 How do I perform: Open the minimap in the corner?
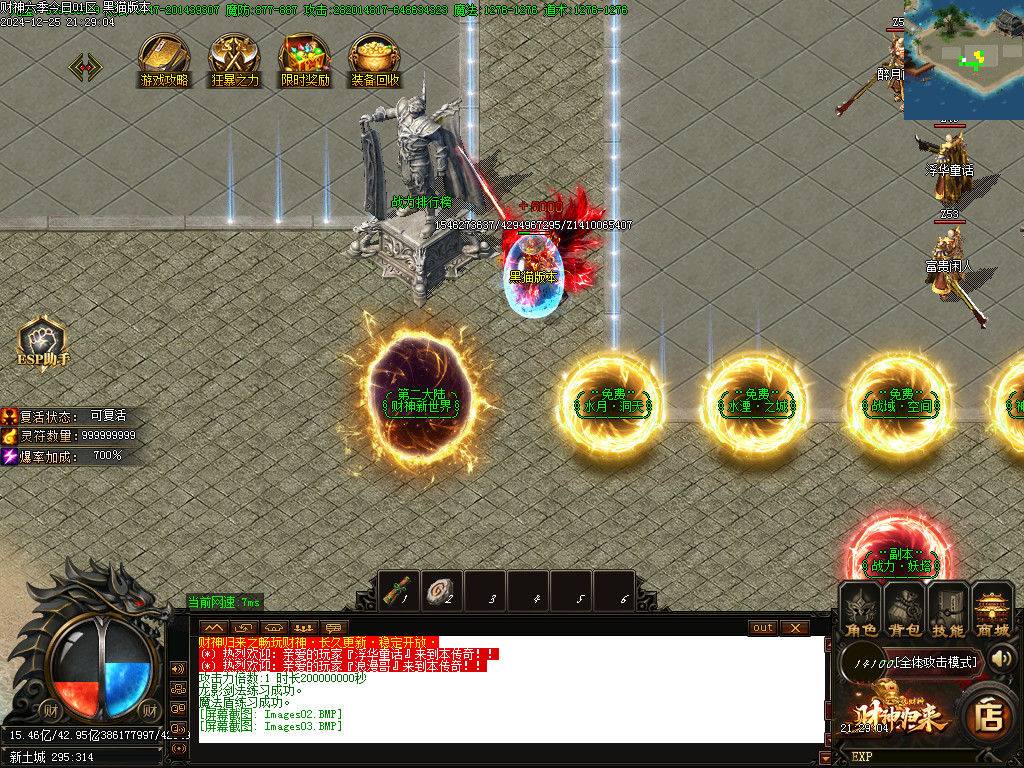point(963,60)
